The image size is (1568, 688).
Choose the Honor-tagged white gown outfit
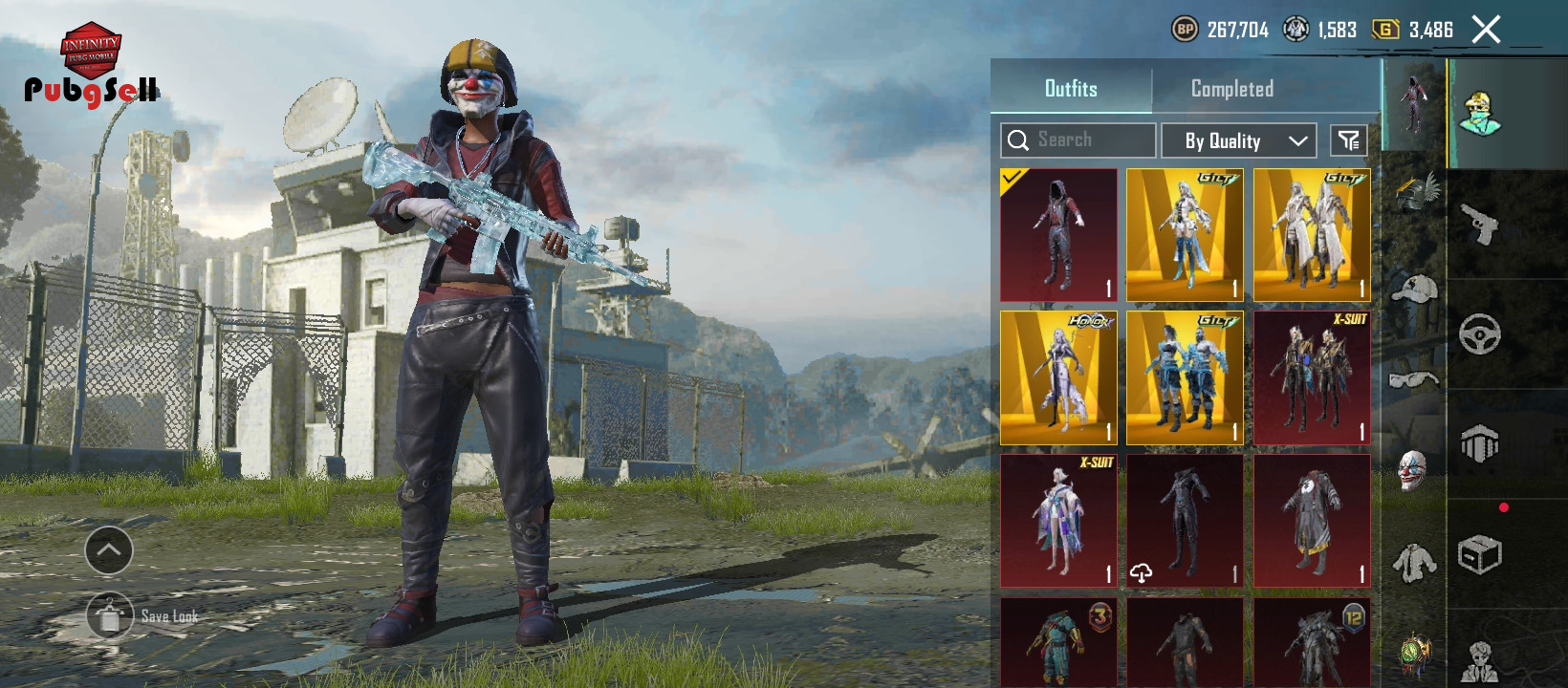(1058, 377)
